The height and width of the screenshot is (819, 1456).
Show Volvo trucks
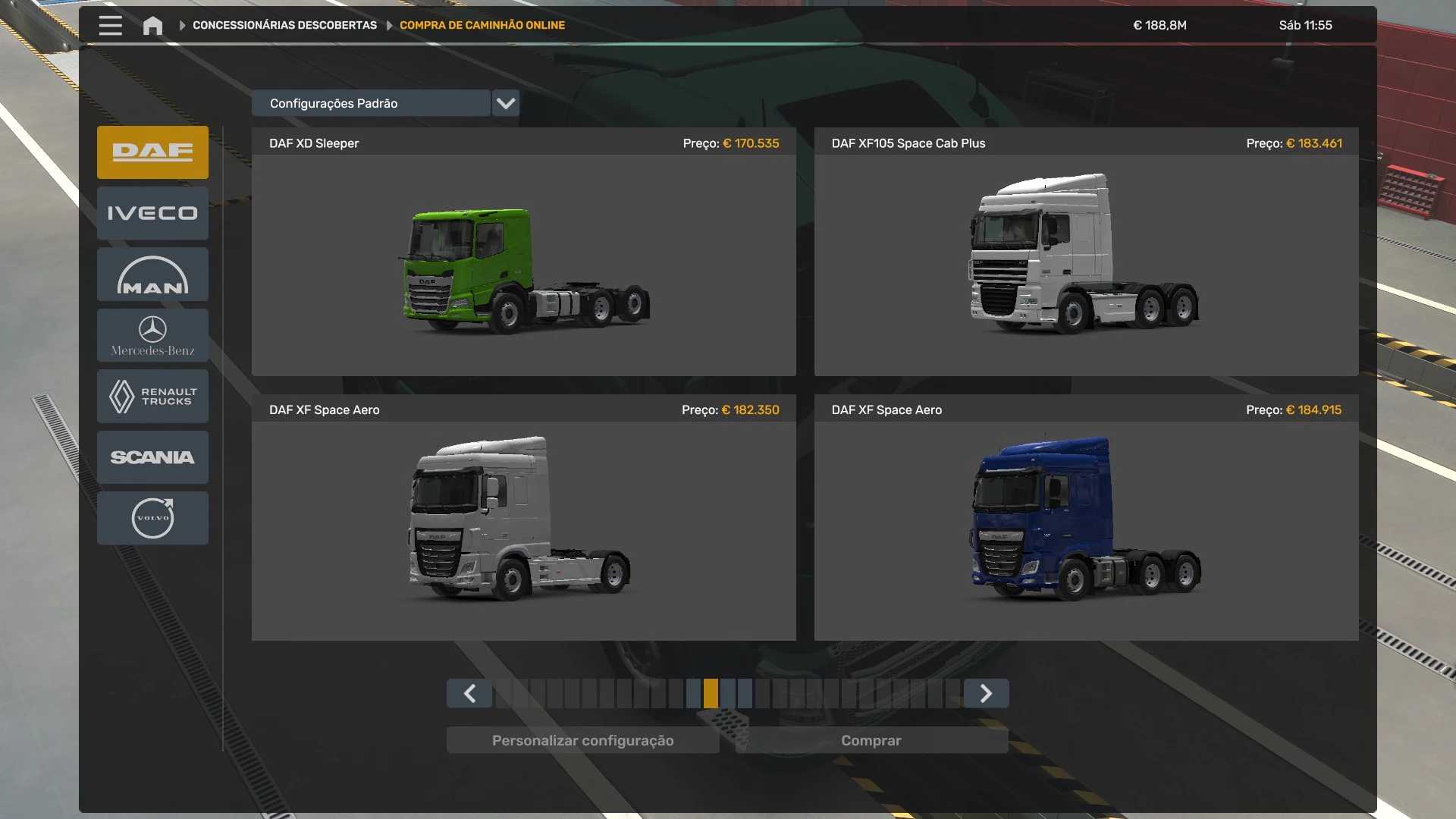pyautogui.click(x=152, y=518)
